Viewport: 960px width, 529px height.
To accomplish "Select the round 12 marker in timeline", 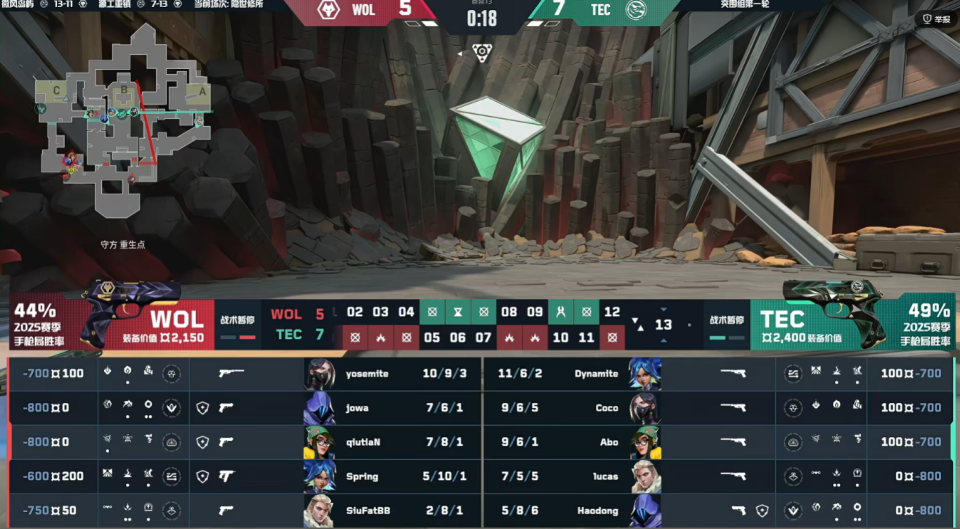I will pyautogui.click(x=612, y=312).
